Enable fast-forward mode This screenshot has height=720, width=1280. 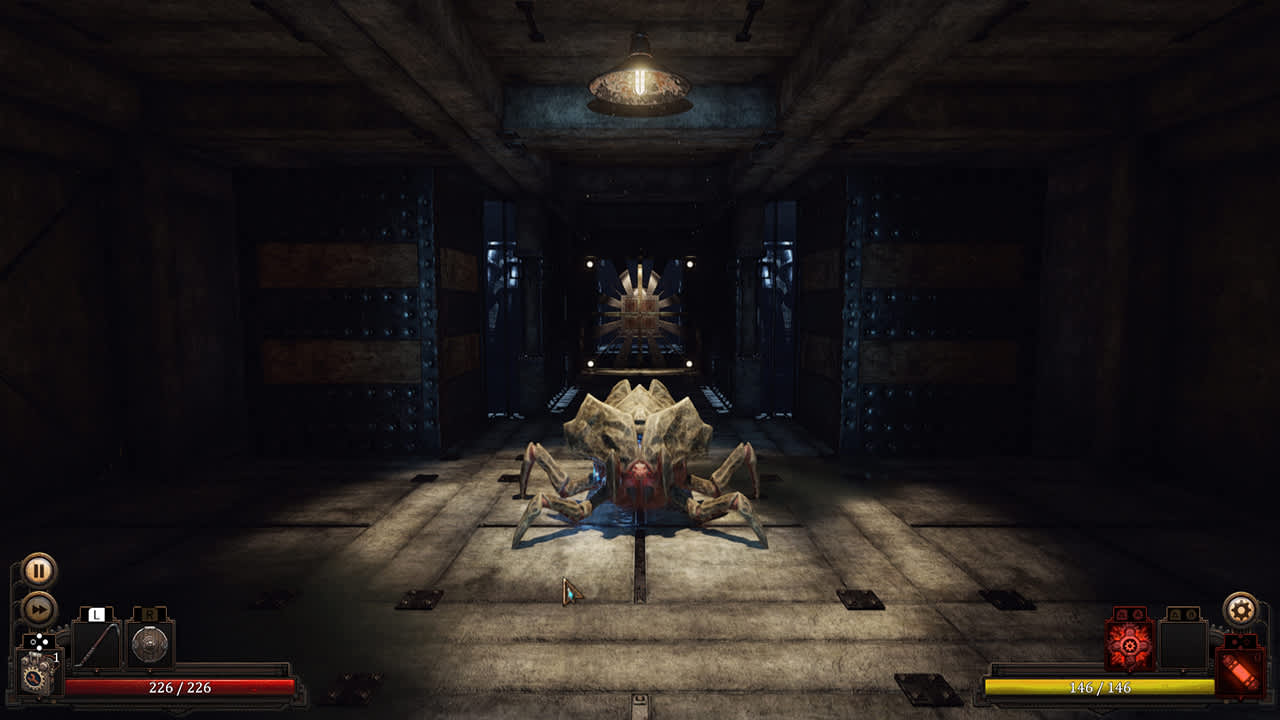point(39,607)
